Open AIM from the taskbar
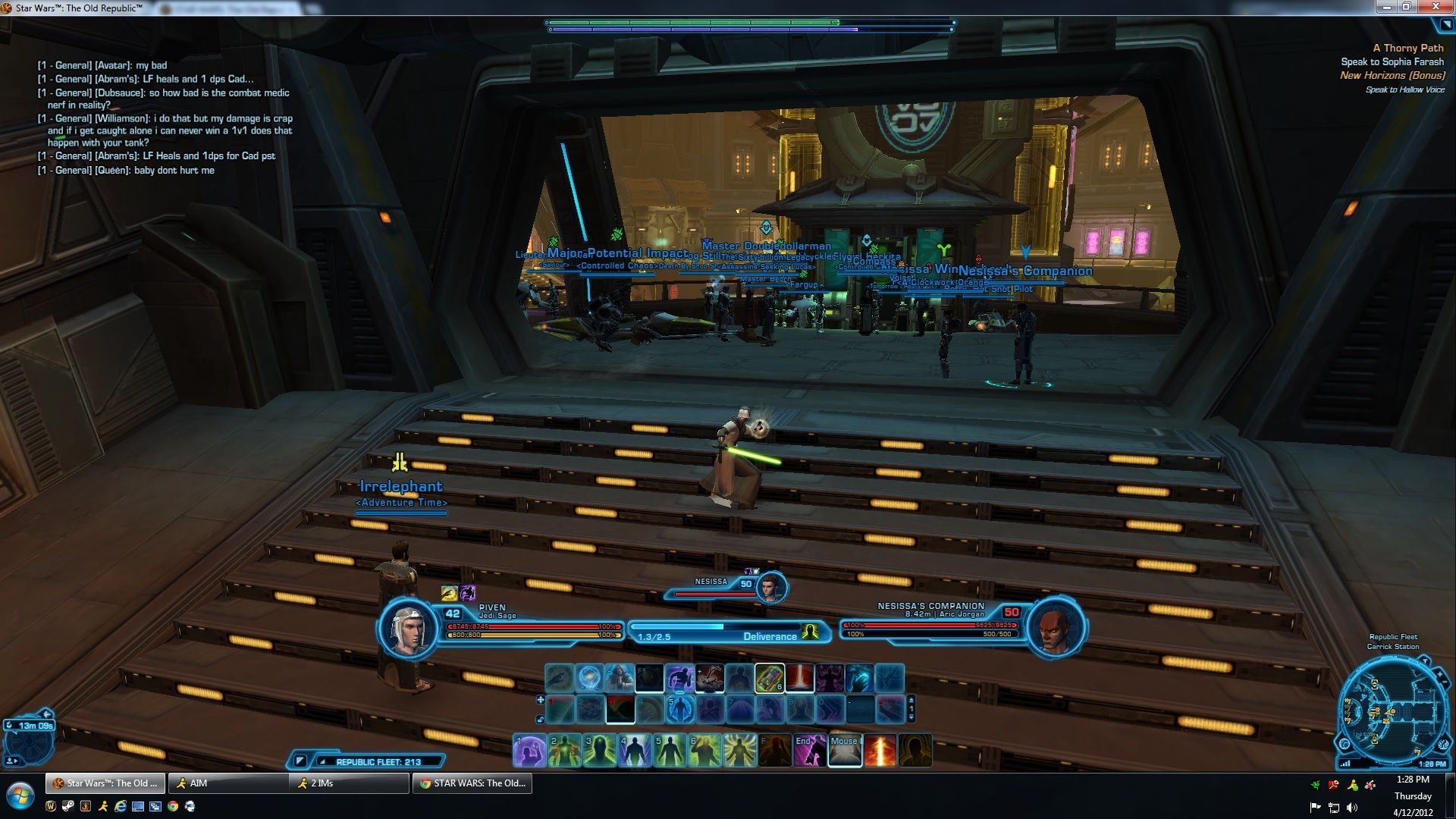 [227, 783]
